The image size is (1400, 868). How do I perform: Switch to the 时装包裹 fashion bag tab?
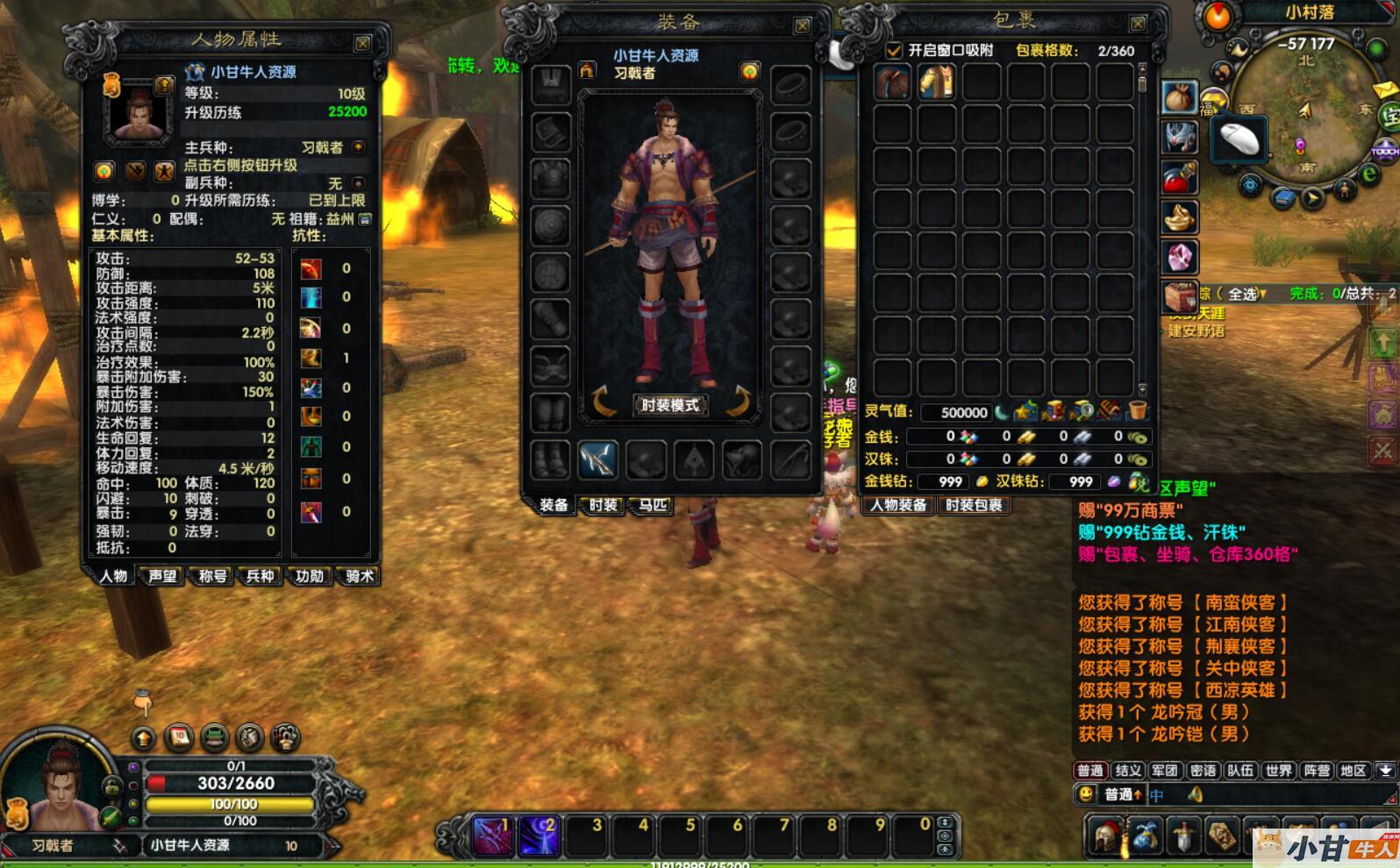[x=974, y=505]
